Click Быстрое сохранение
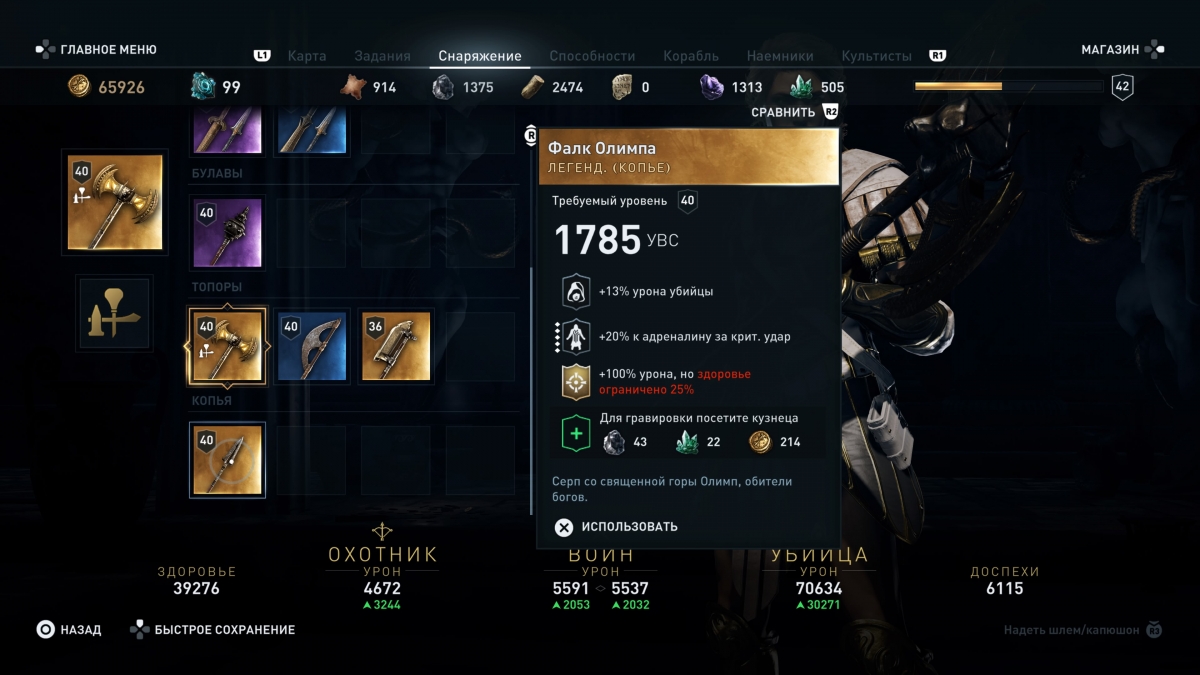The width and height of the screenshot is (1200, 675). click(212, 630)
